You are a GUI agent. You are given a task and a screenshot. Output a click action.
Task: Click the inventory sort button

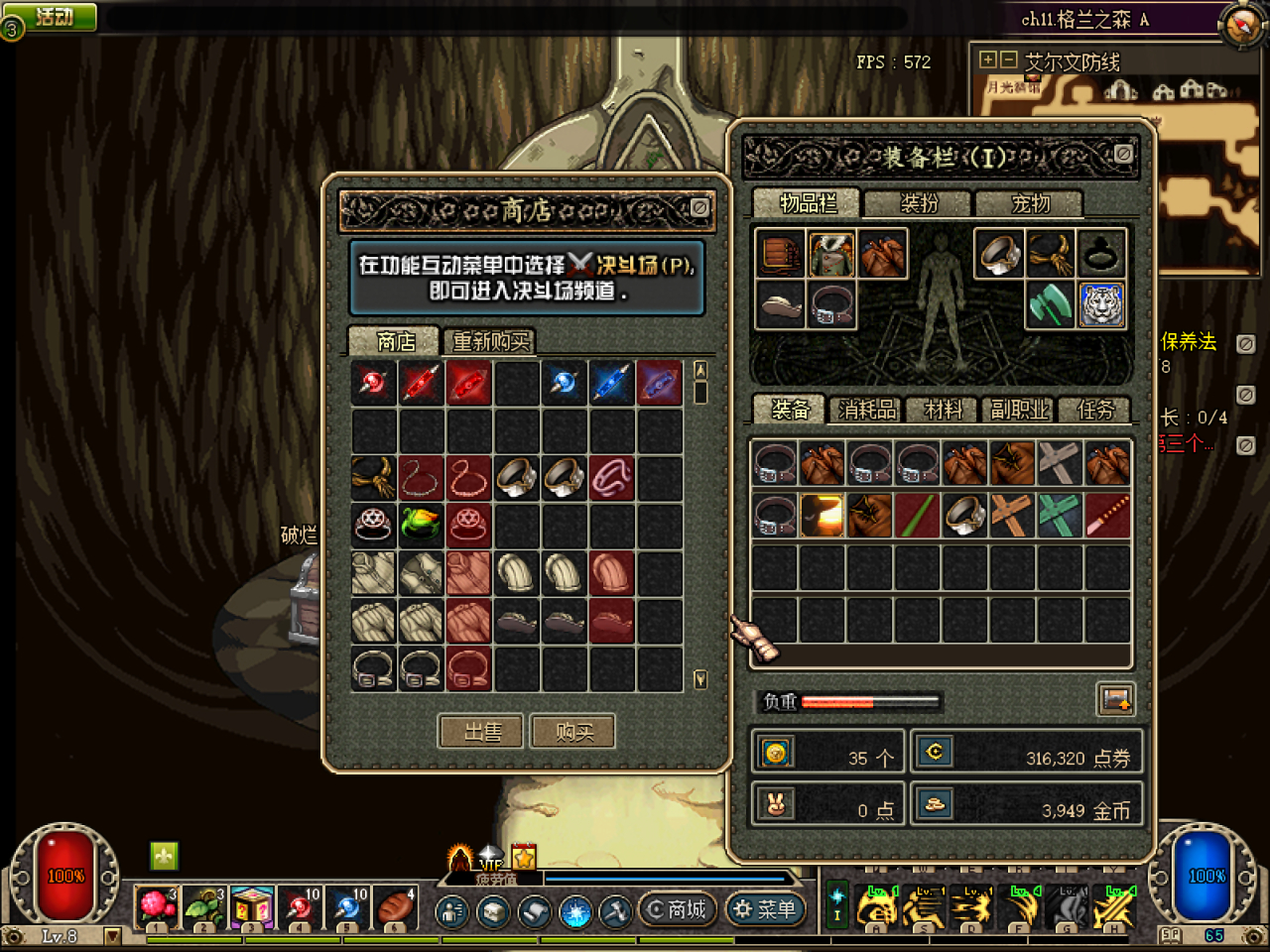(1115, 699)
